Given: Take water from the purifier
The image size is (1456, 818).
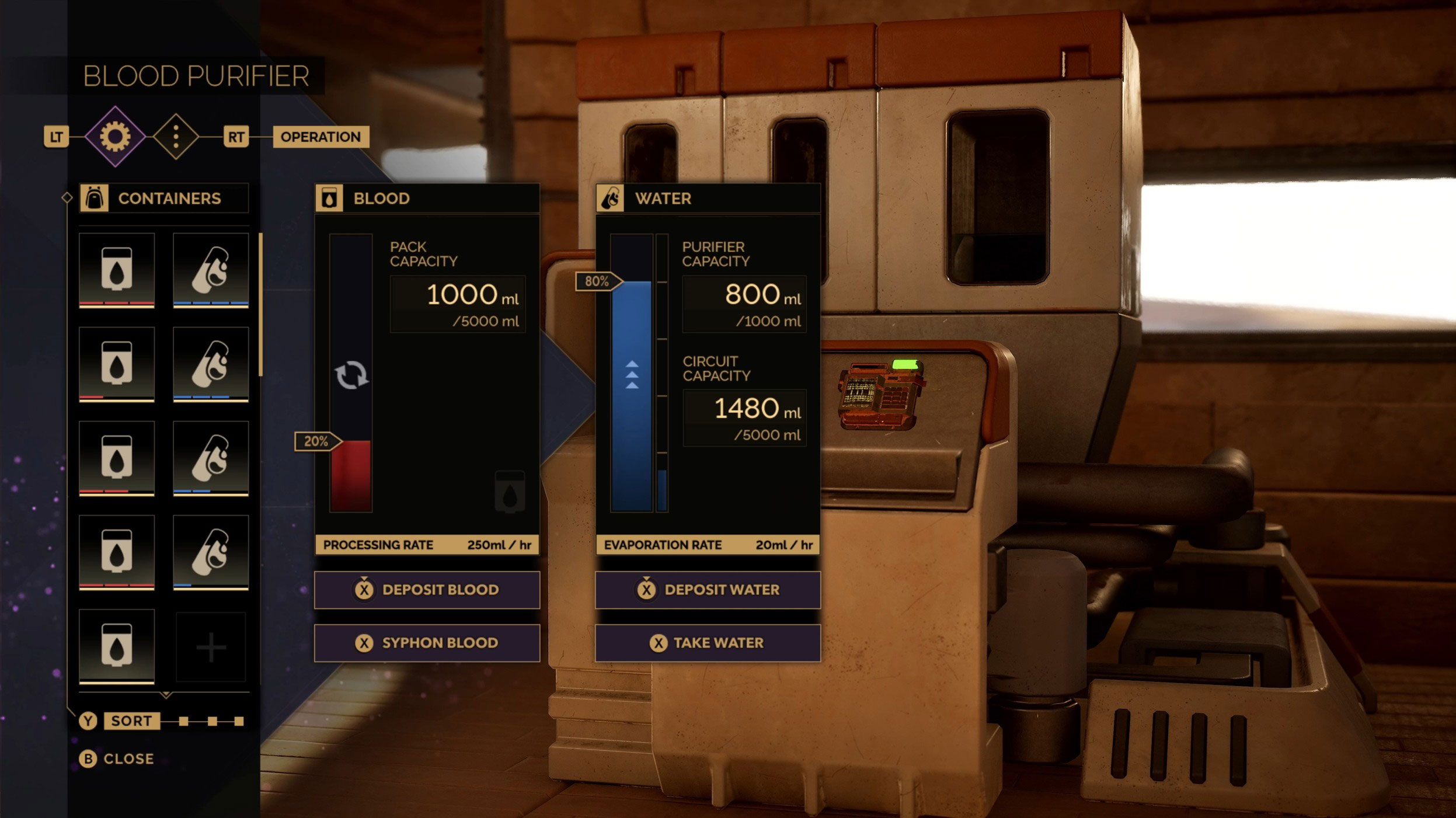Looking at the screenshot, I should (708, 643).
